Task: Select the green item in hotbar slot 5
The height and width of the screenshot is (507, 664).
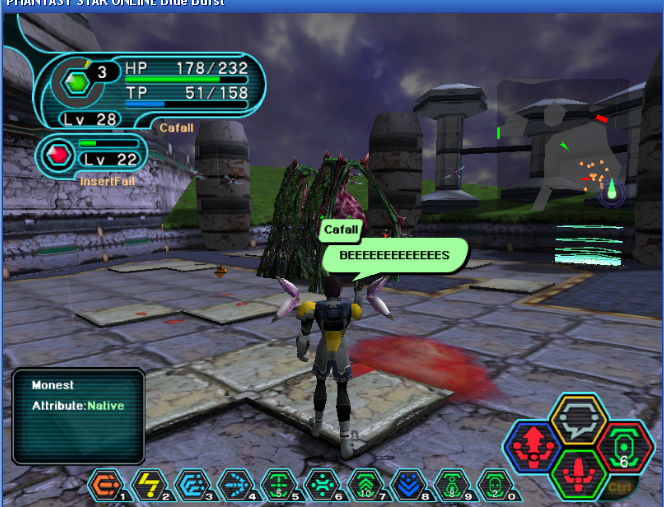Action: [x=276, y=485]
